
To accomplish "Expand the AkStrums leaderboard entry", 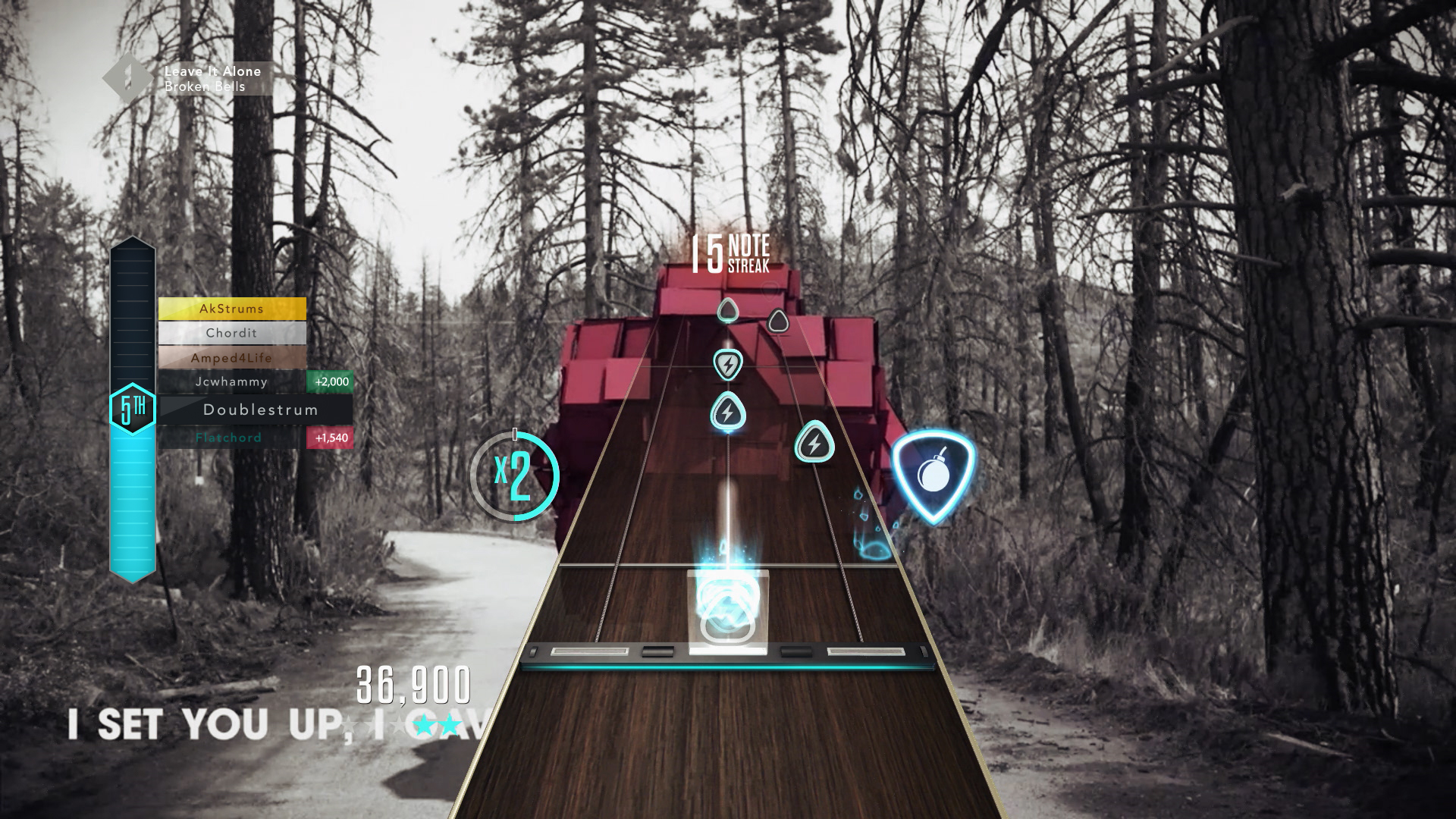I will pyautogui.click(x=231, y=309).
